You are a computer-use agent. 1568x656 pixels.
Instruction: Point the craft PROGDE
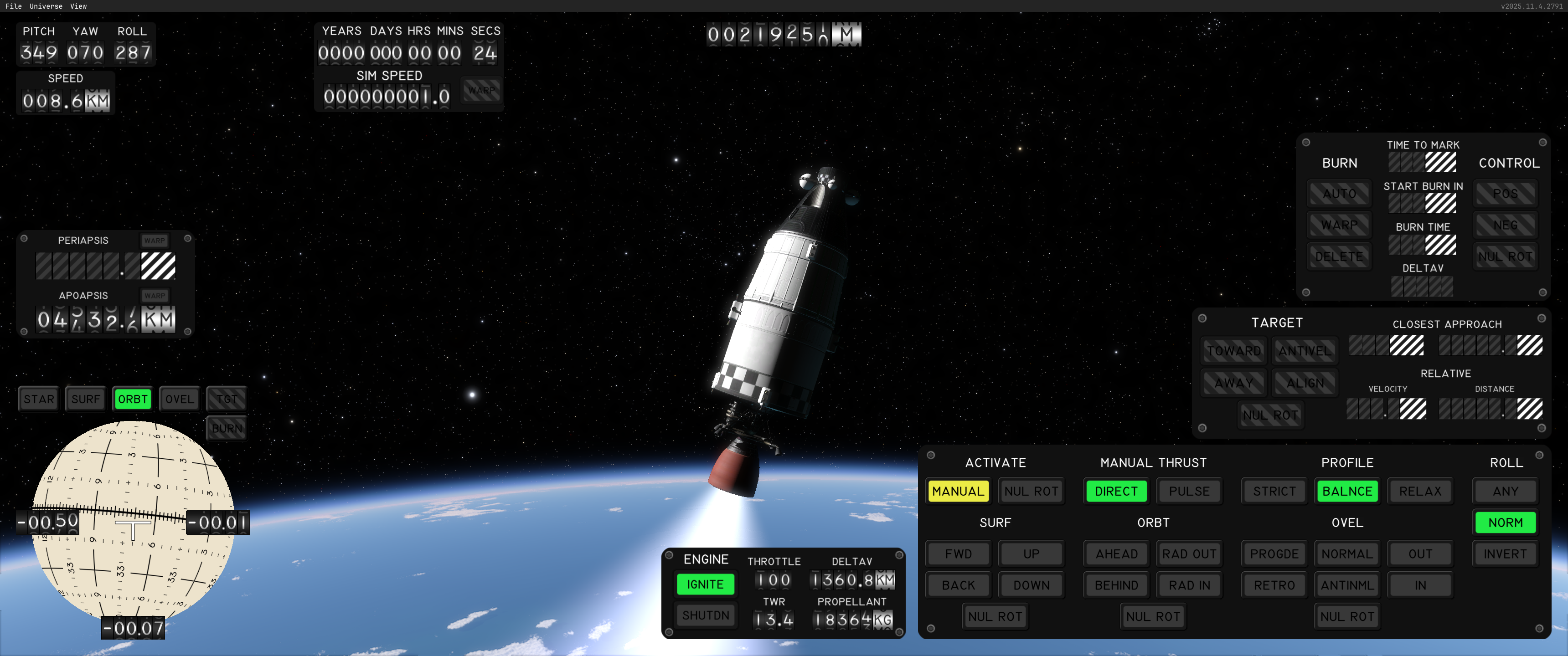(x=1274, y=554)
